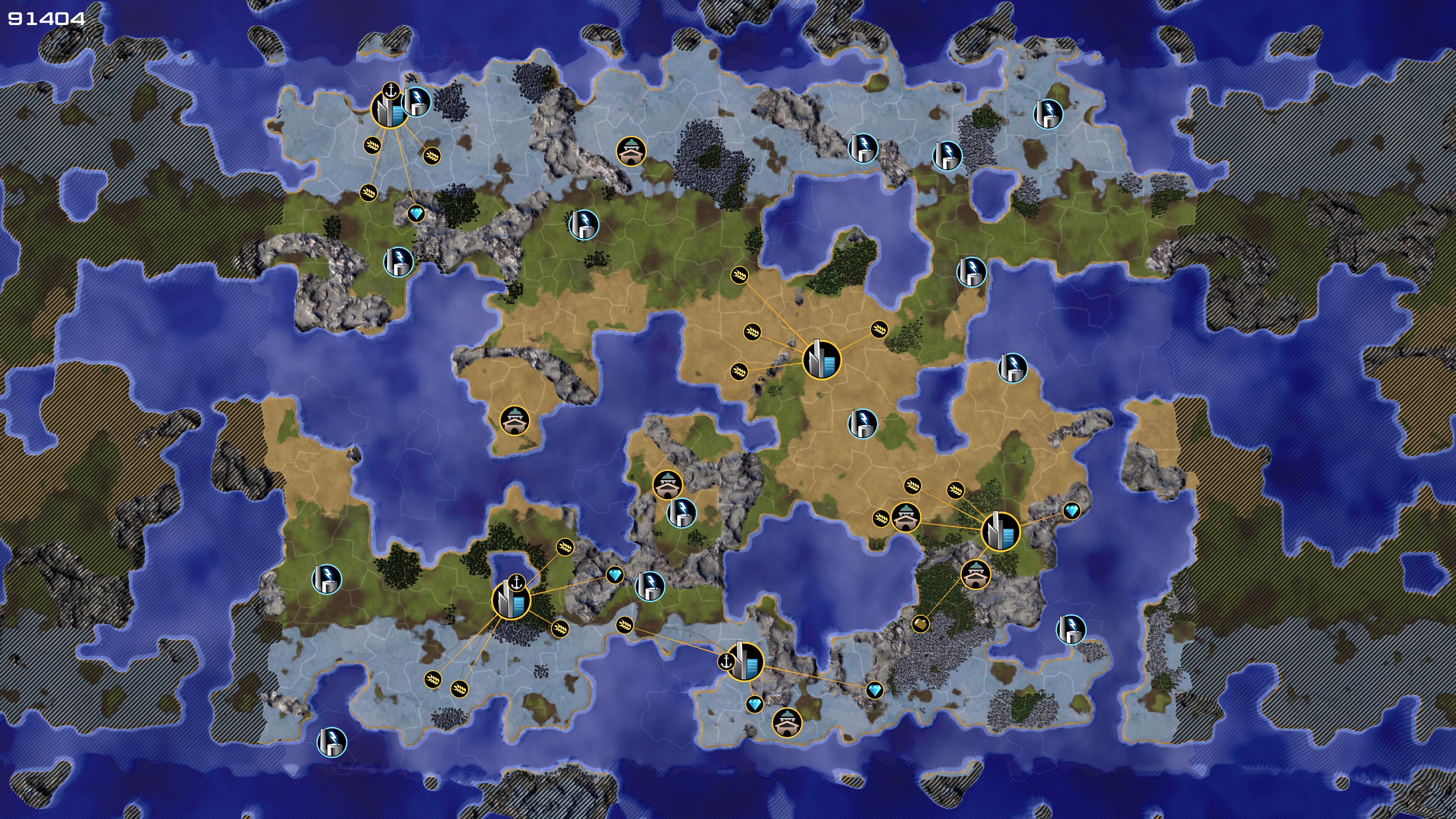Select the power plant overlapping a domed building

[682, 513]
